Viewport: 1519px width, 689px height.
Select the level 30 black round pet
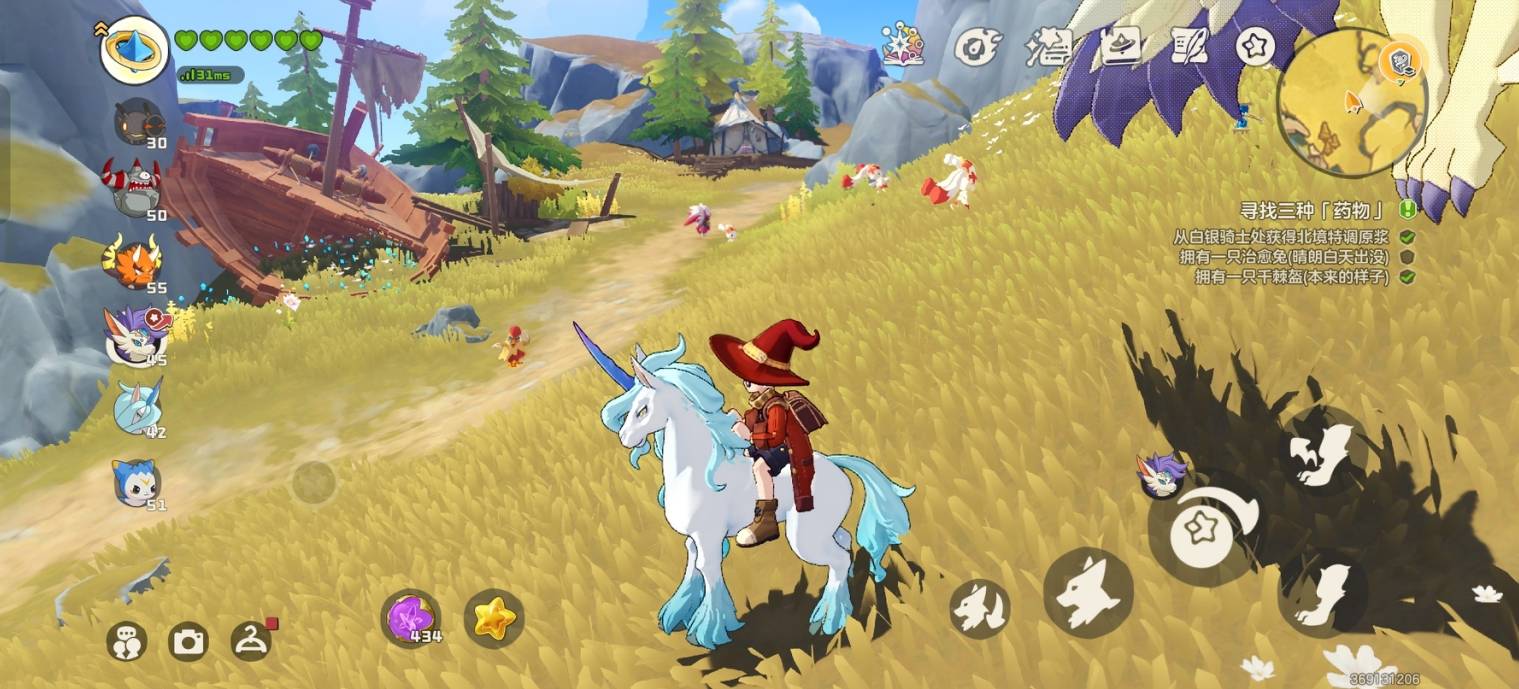pyautogui.click(x=138, y=122)
